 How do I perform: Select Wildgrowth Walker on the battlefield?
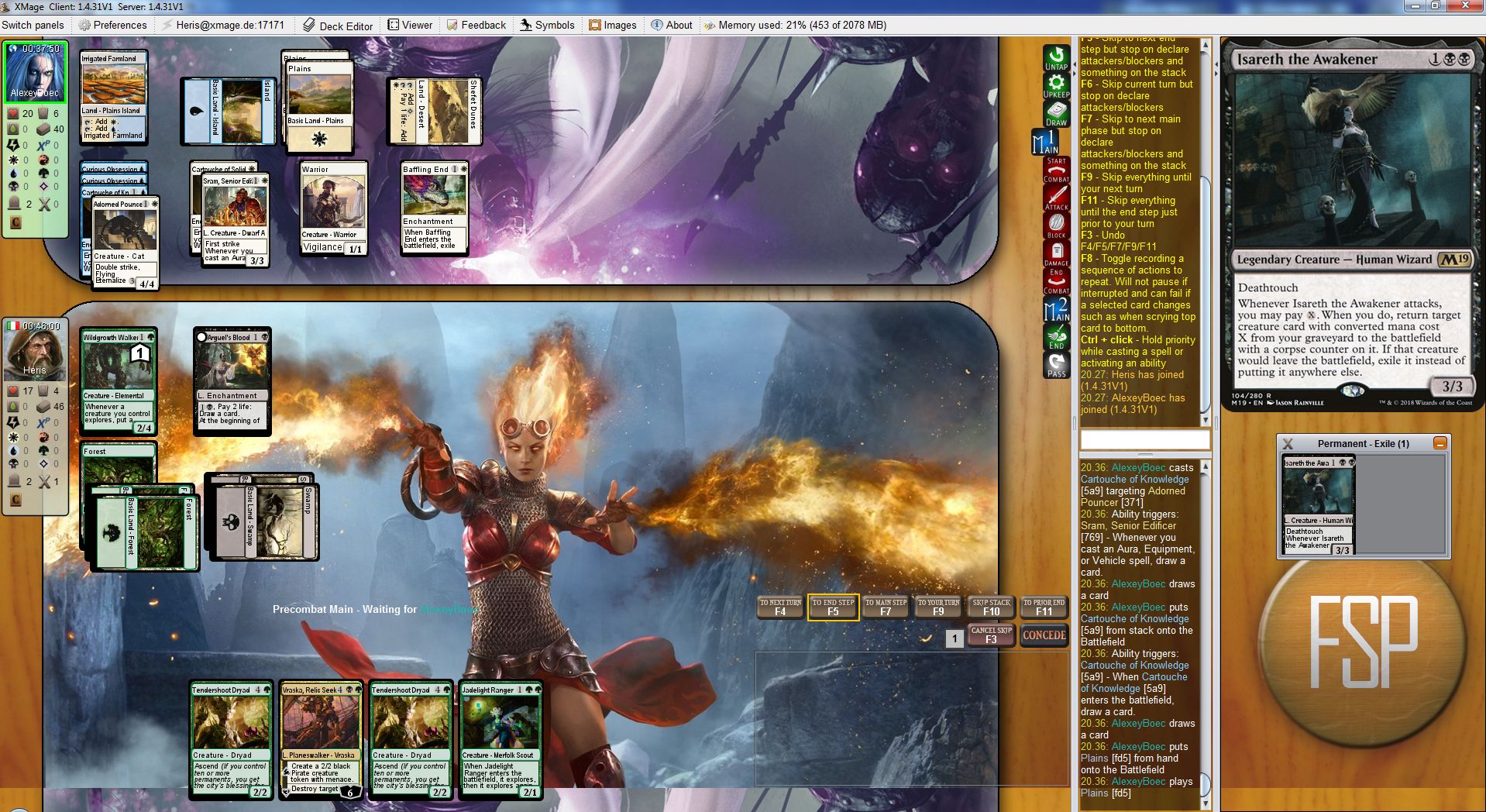point(119,380)
